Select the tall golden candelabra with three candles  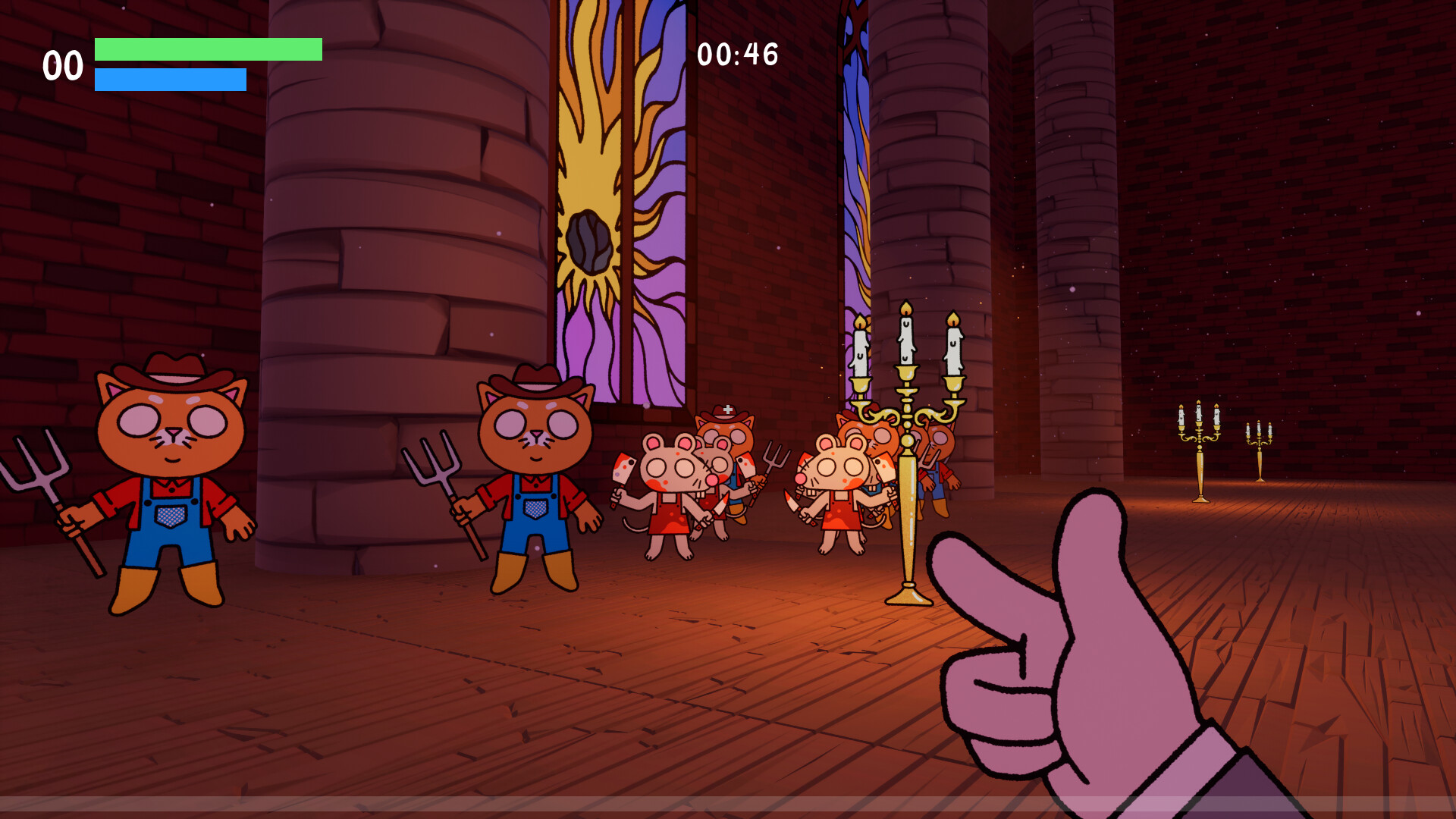pos(902,455)
